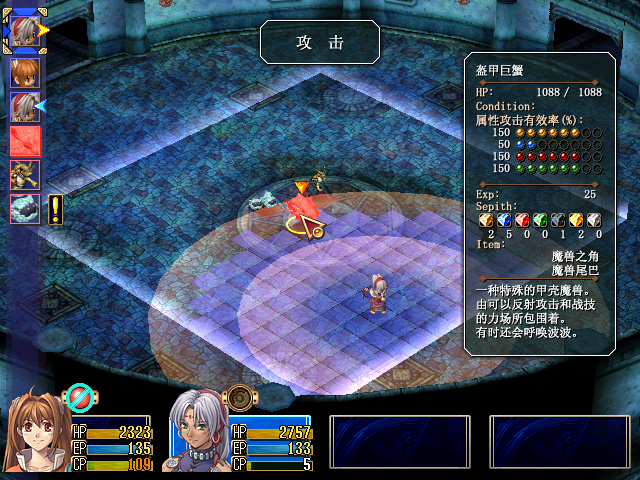Select the brown-haired girl in the turn order
This screenshot has height=480, width=640.
point(24,73)
